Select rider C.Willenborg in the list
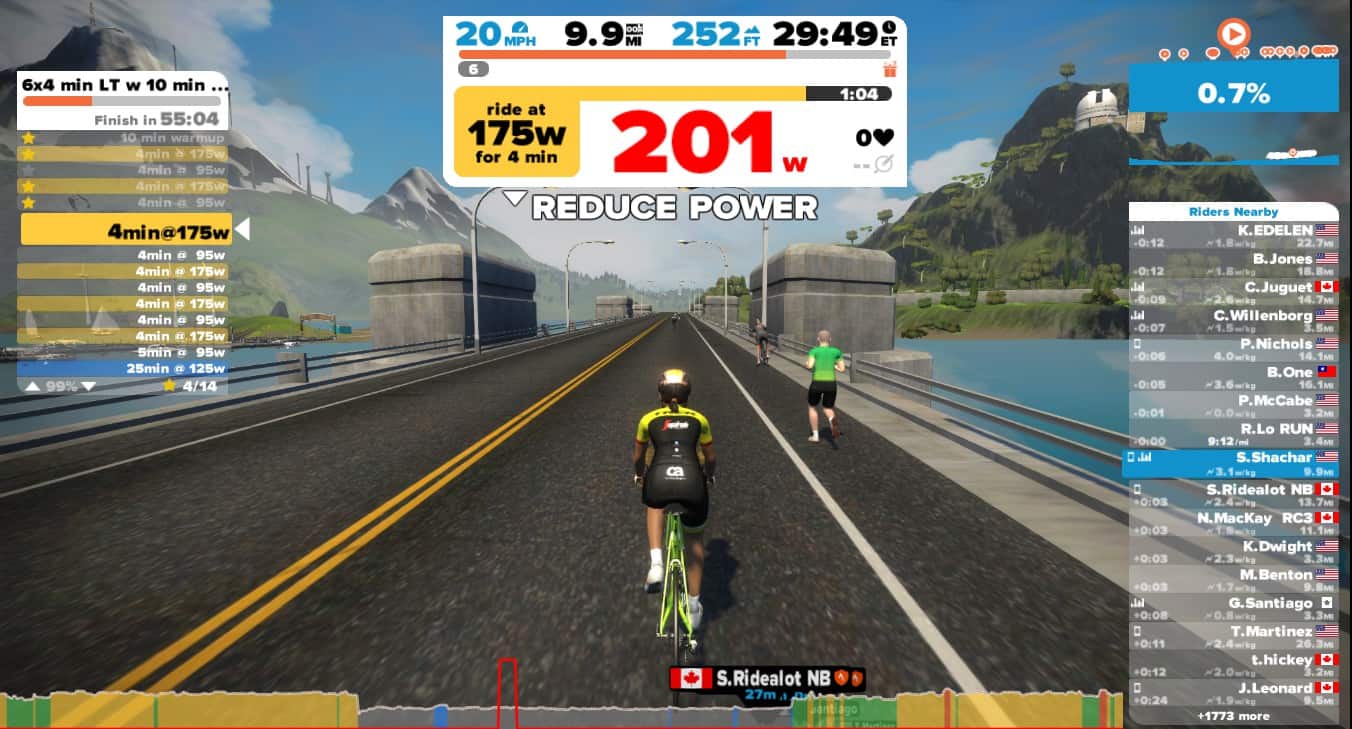 click(1233, 321)
